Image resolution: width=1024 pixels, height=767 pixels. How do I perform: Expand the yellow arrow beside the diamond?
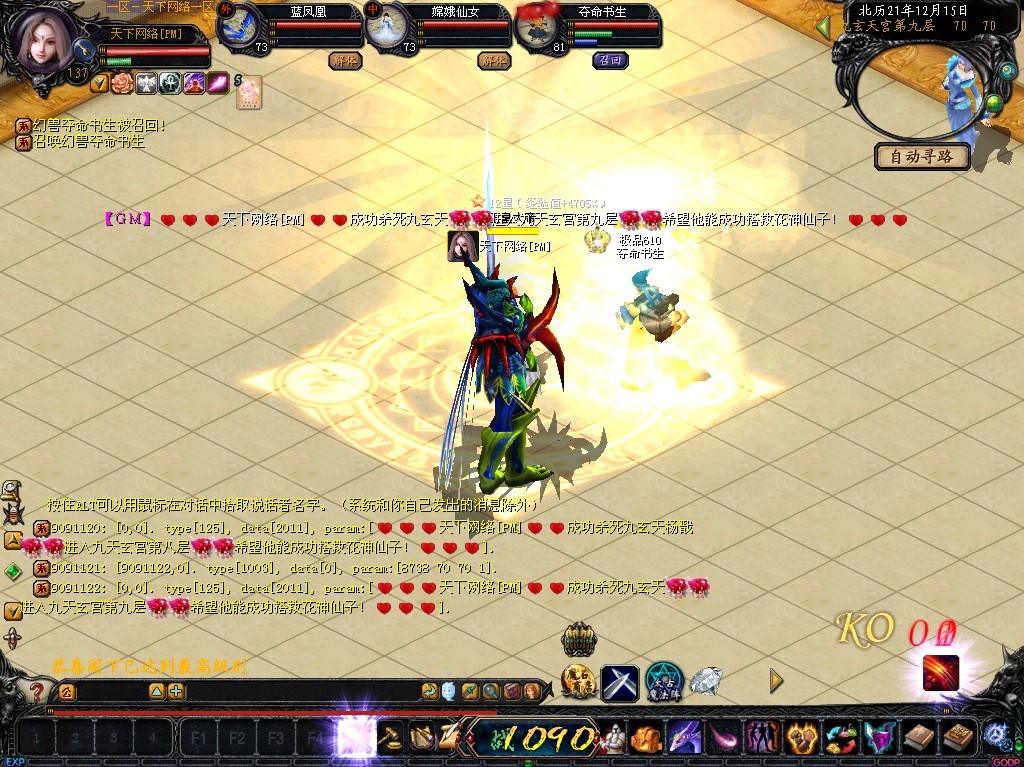[776, 681]
